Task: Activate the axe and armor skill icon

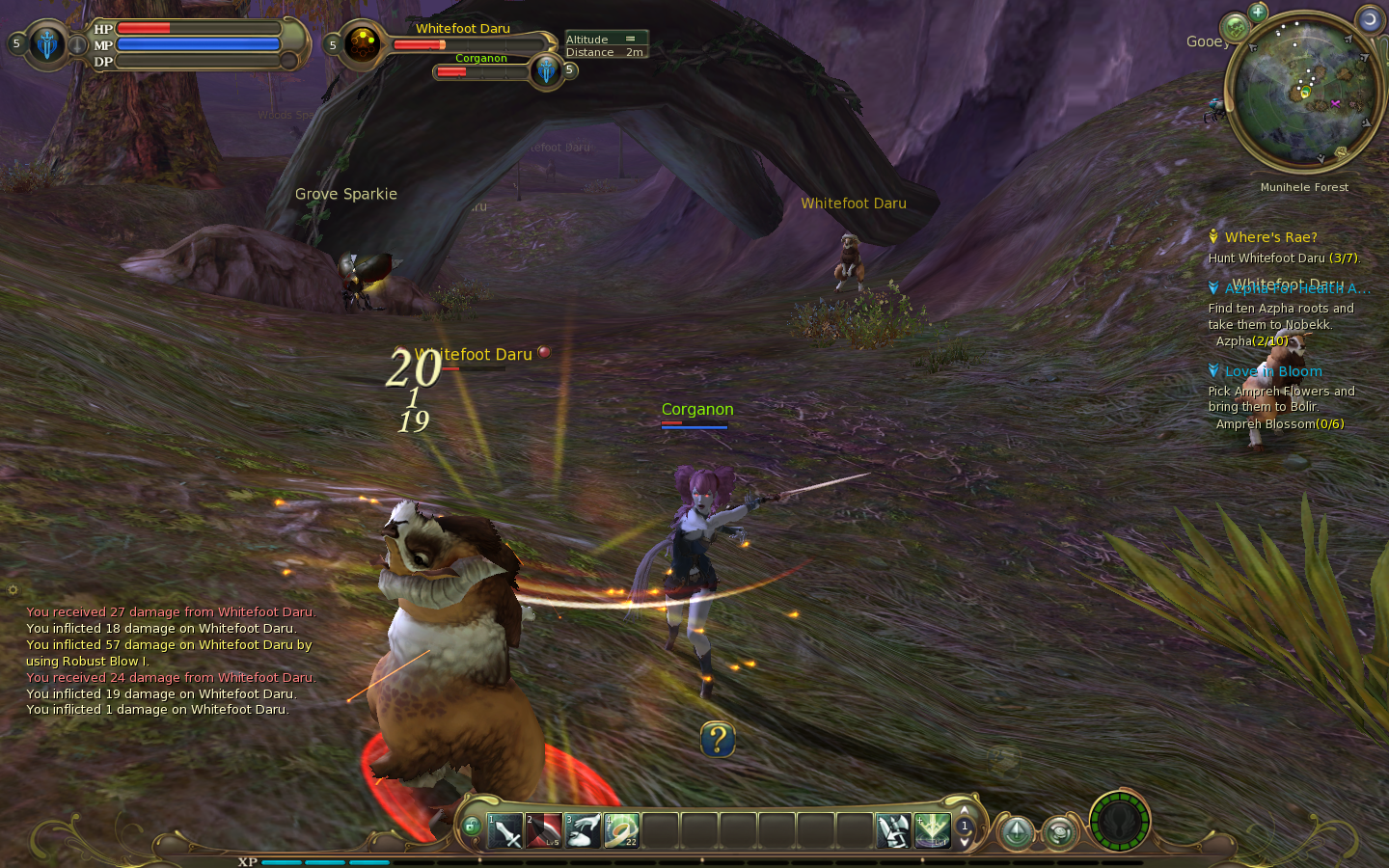Action: coord(893,830)
